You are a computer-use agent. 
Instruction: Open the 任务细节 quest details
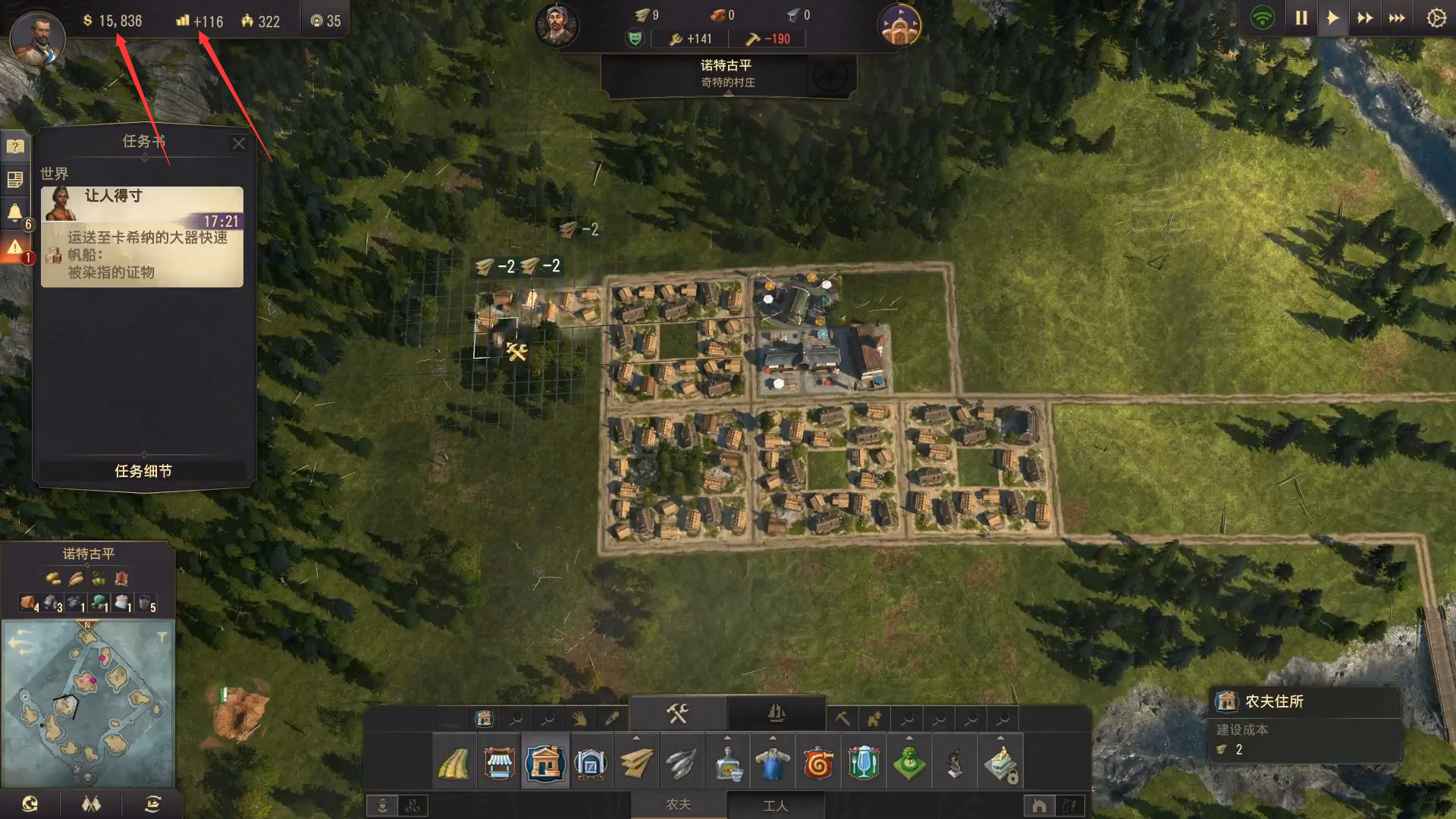click(x=143, y=471)
